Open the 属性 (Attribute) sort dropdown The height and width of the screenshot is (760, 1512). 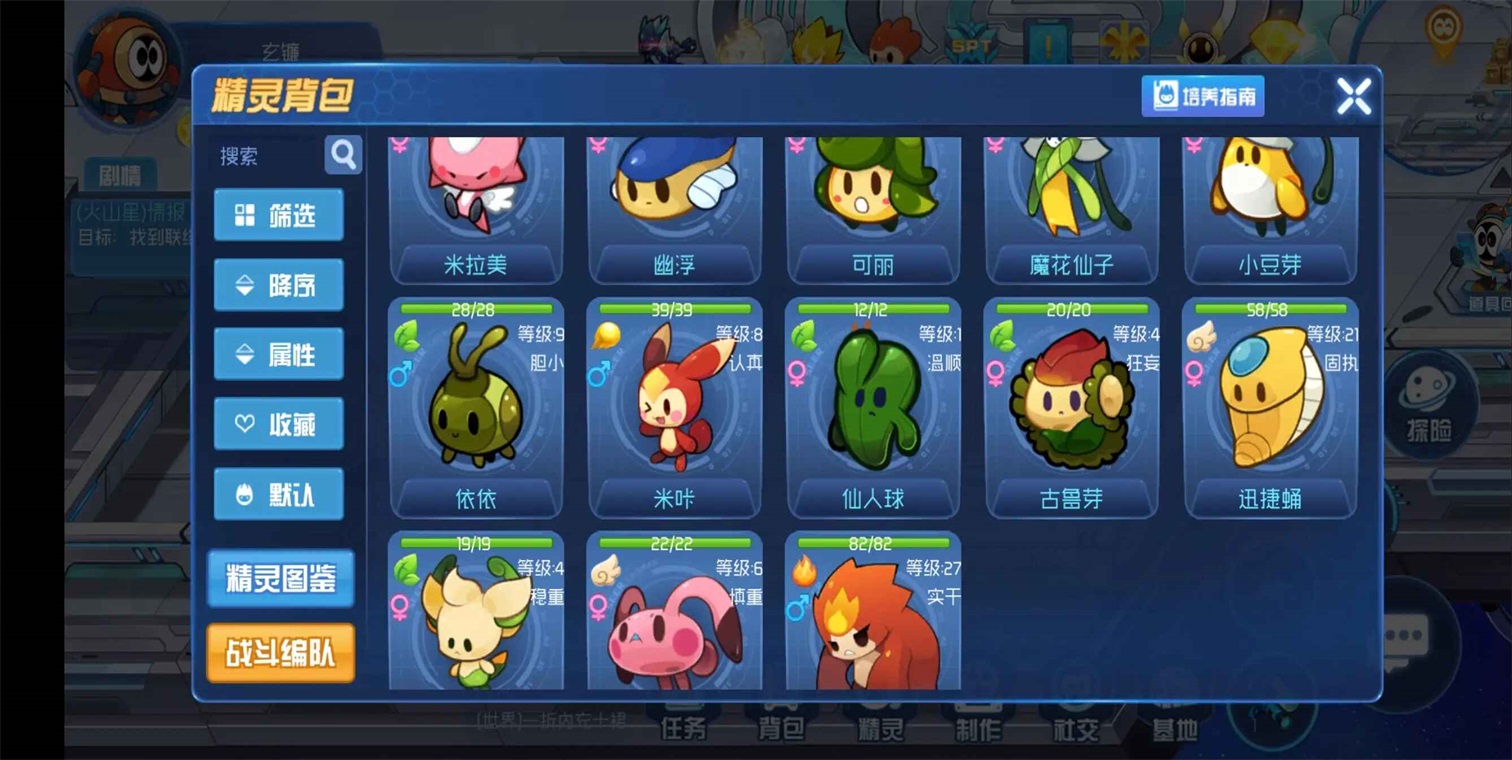[x=279, y=353]
